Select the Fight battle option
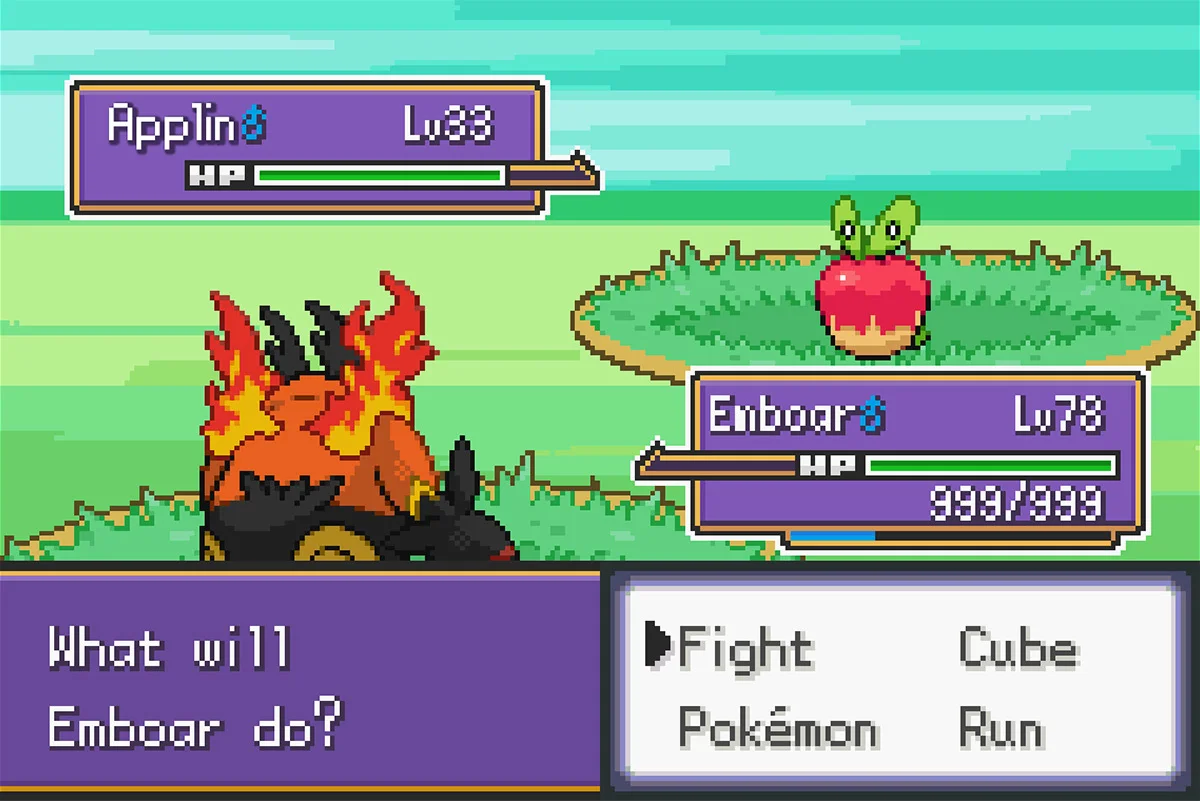Image resolution: width=1200 pixels, height=801 pixels. tap(744, 648)
